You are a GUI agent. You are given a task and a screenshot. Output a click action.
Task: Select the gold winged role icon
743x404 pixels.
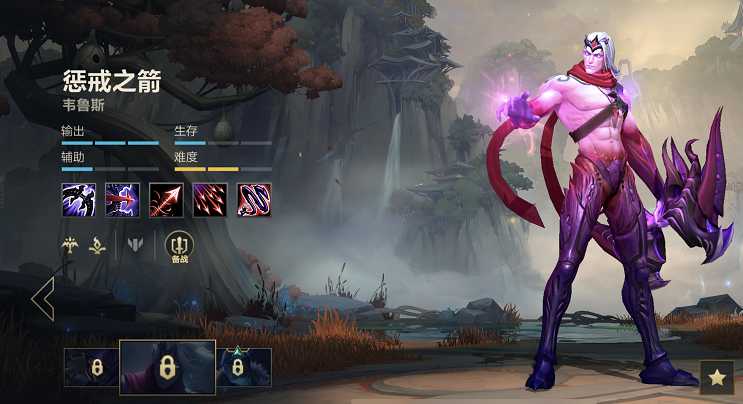click(x=71, y=243)
